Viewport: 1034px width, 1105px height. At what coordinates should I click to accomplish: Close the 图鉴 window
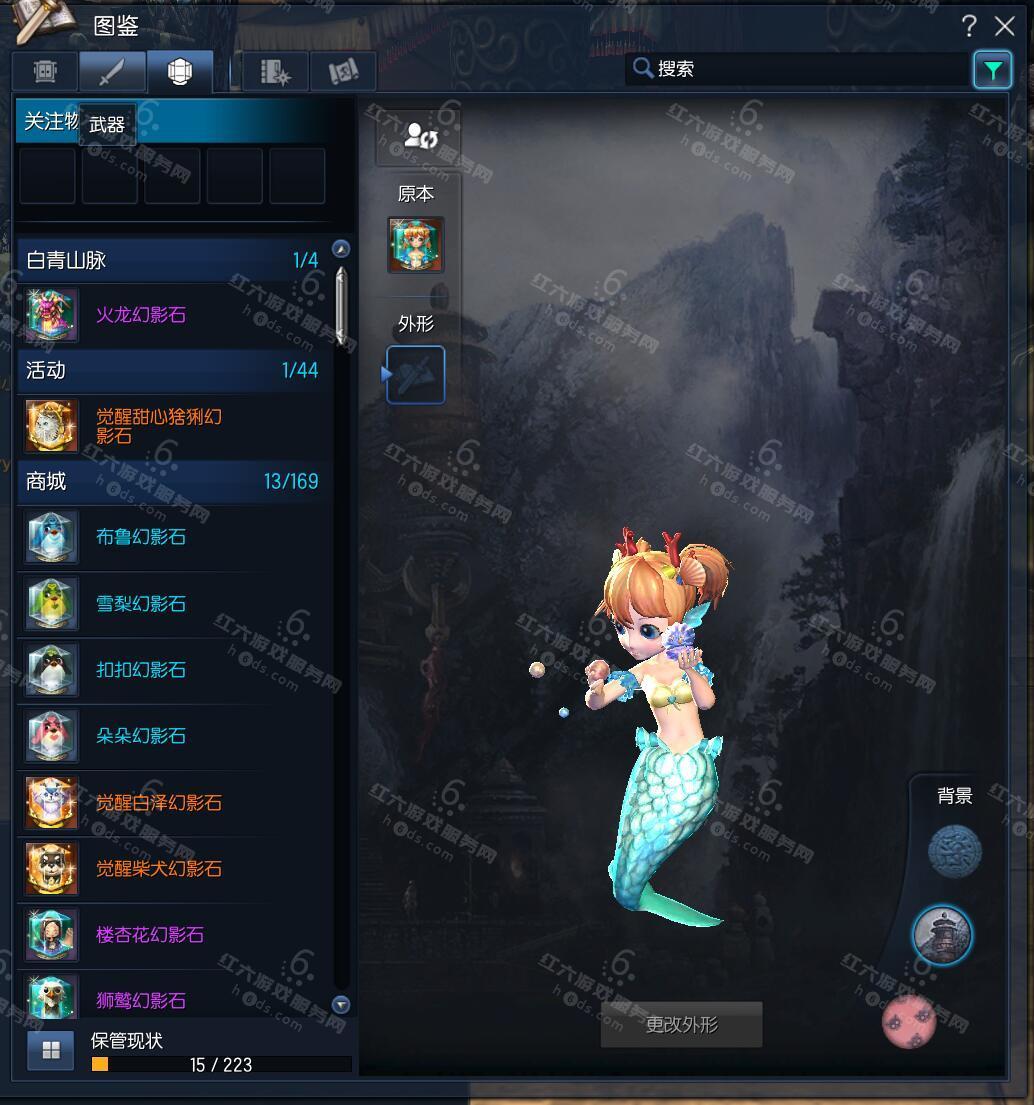click(x=1004, y=26)
